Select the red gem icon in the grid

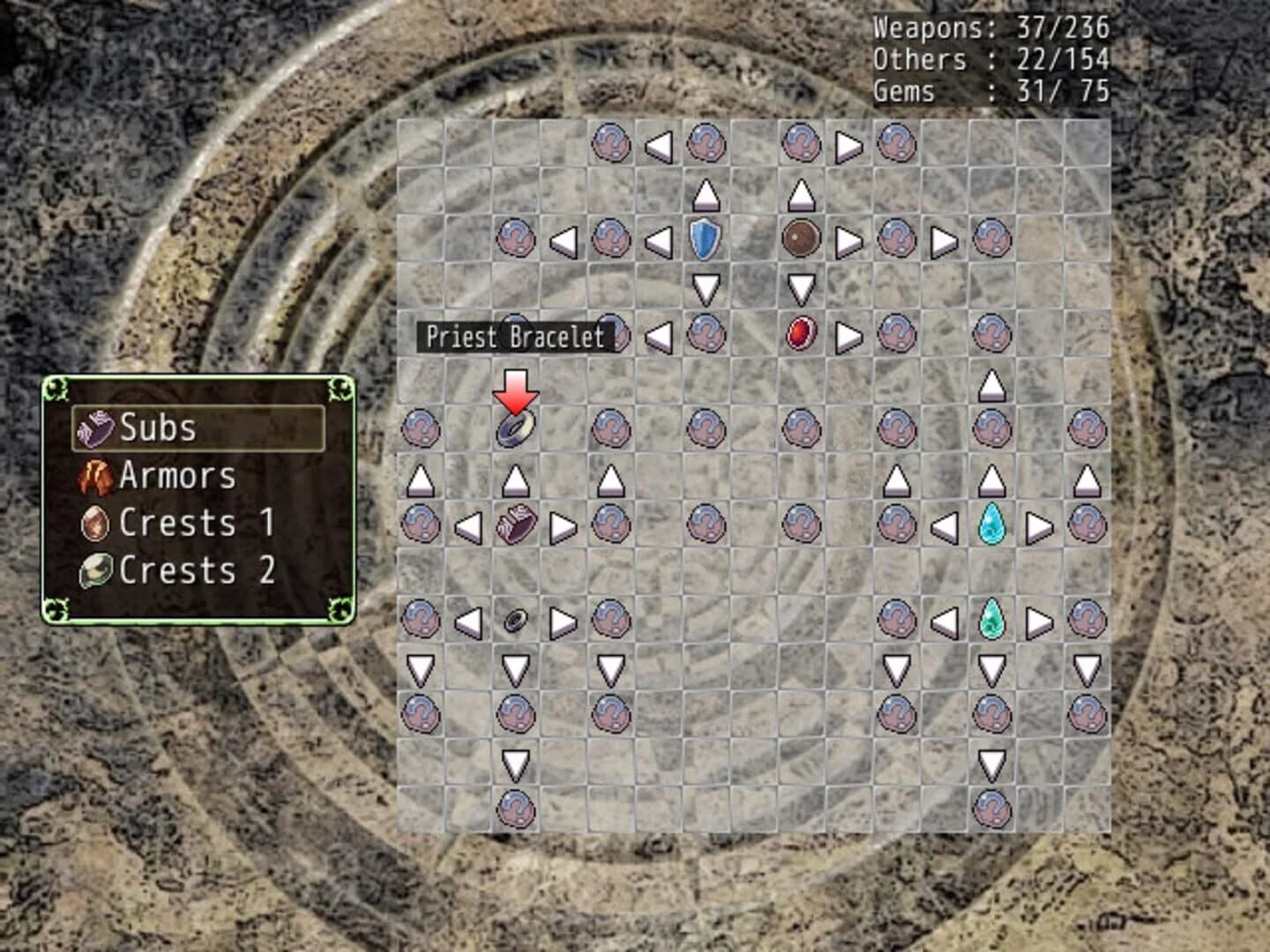click(800, 335)
